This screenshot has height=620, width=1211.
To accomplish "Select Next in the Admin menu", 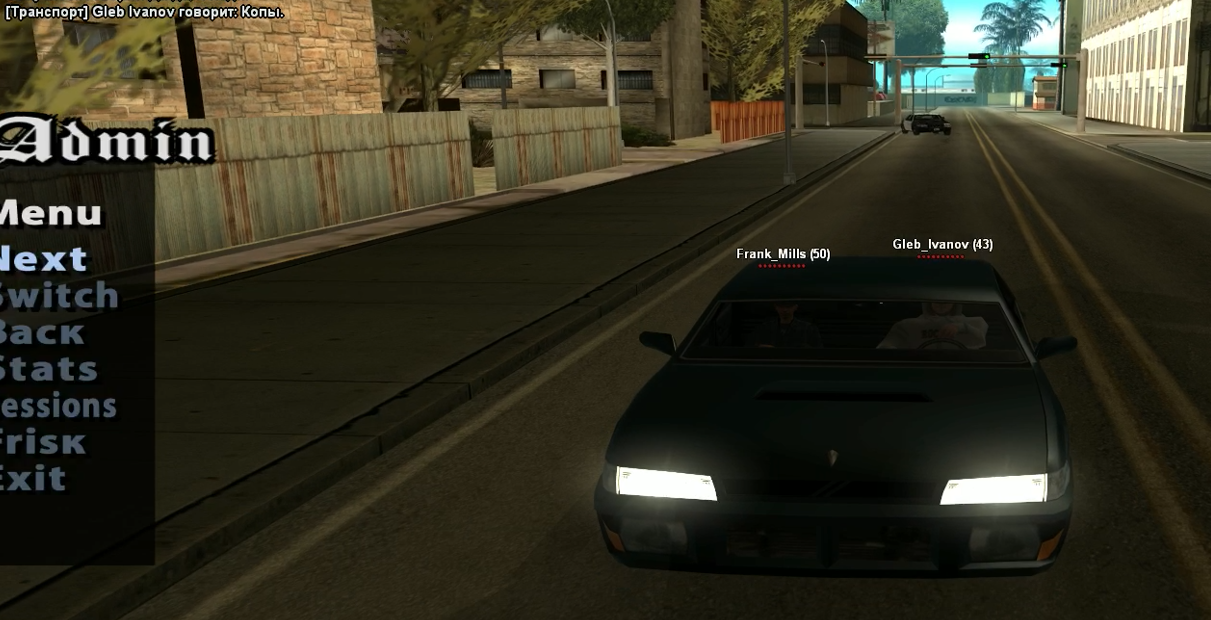I will coord(44,260).
